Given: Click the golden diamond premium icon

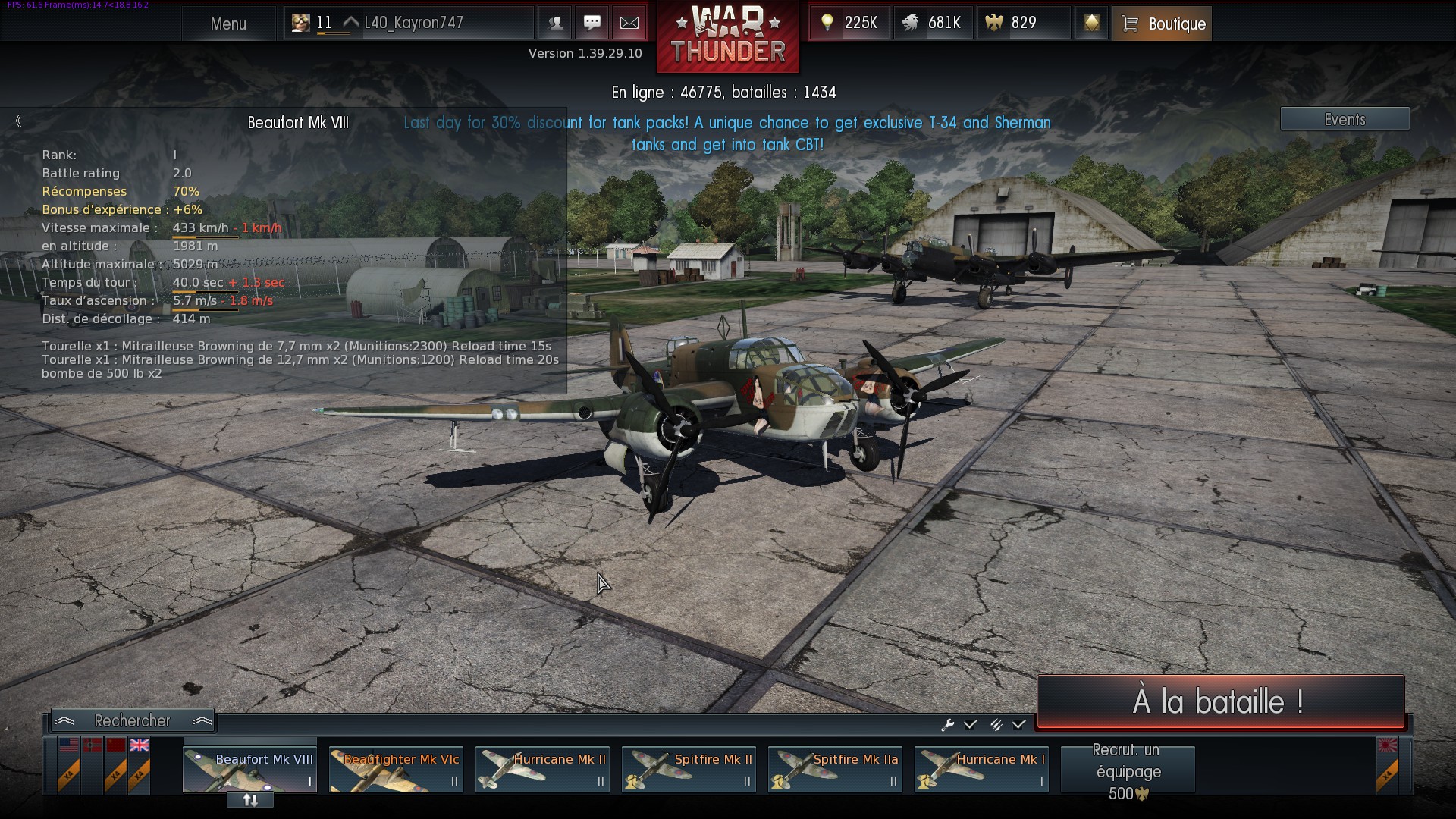Looking at the screenshot, I should (x=1091, y=23).
